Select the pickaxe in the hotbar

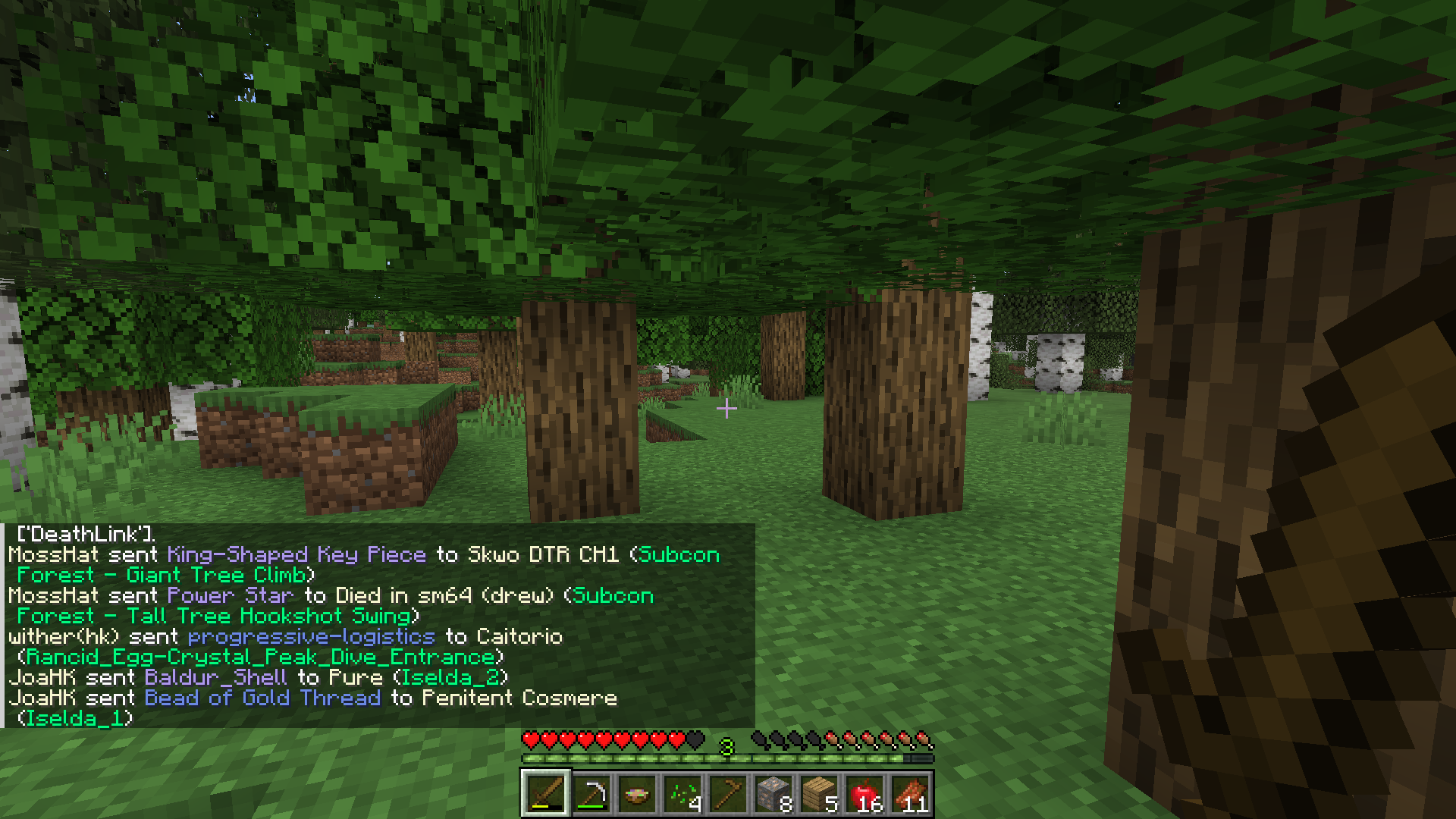pyautogui.click(x=591, y=794)
